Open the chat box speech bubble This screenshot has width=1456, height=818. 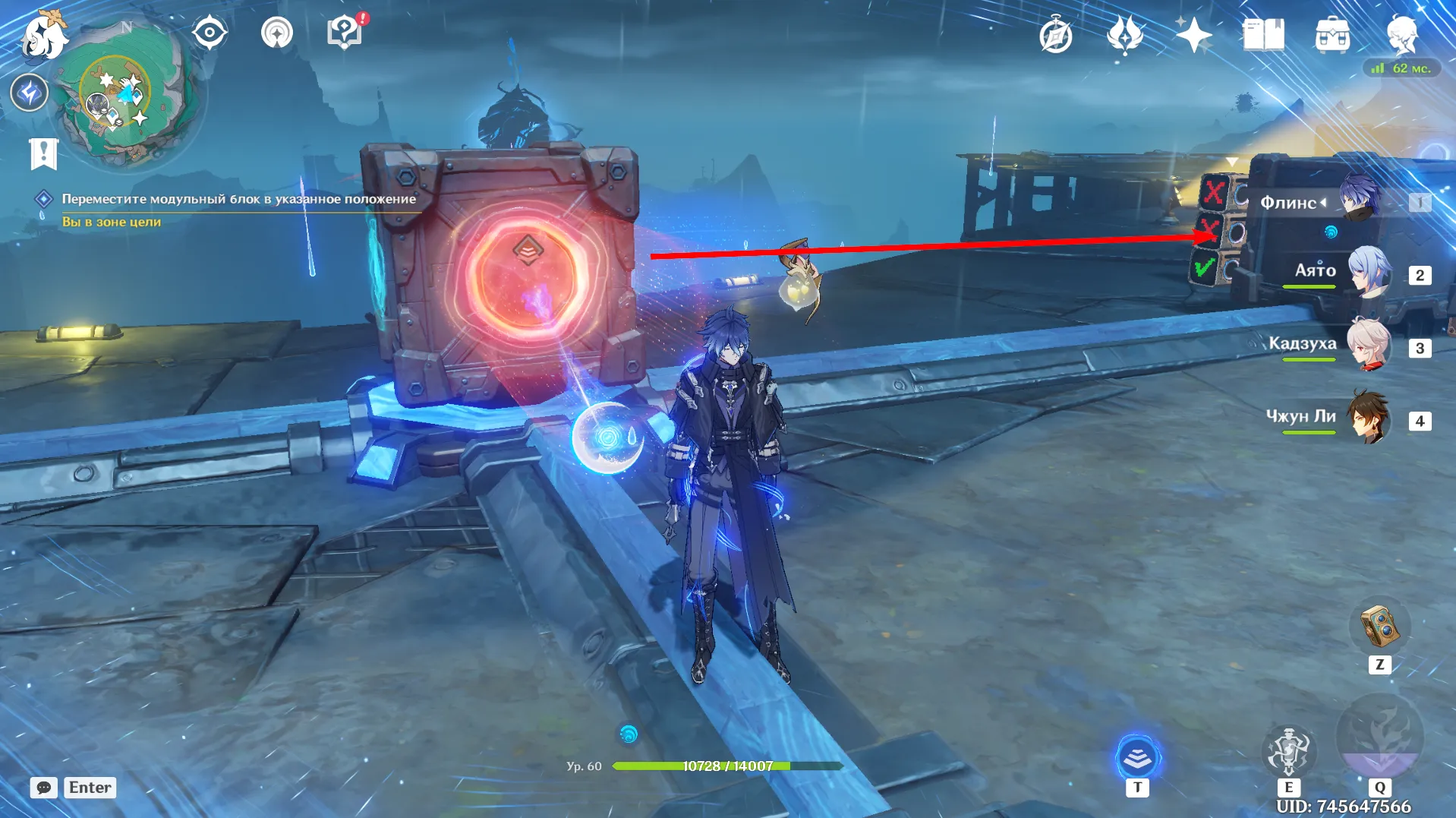click(x=44, y=788)
